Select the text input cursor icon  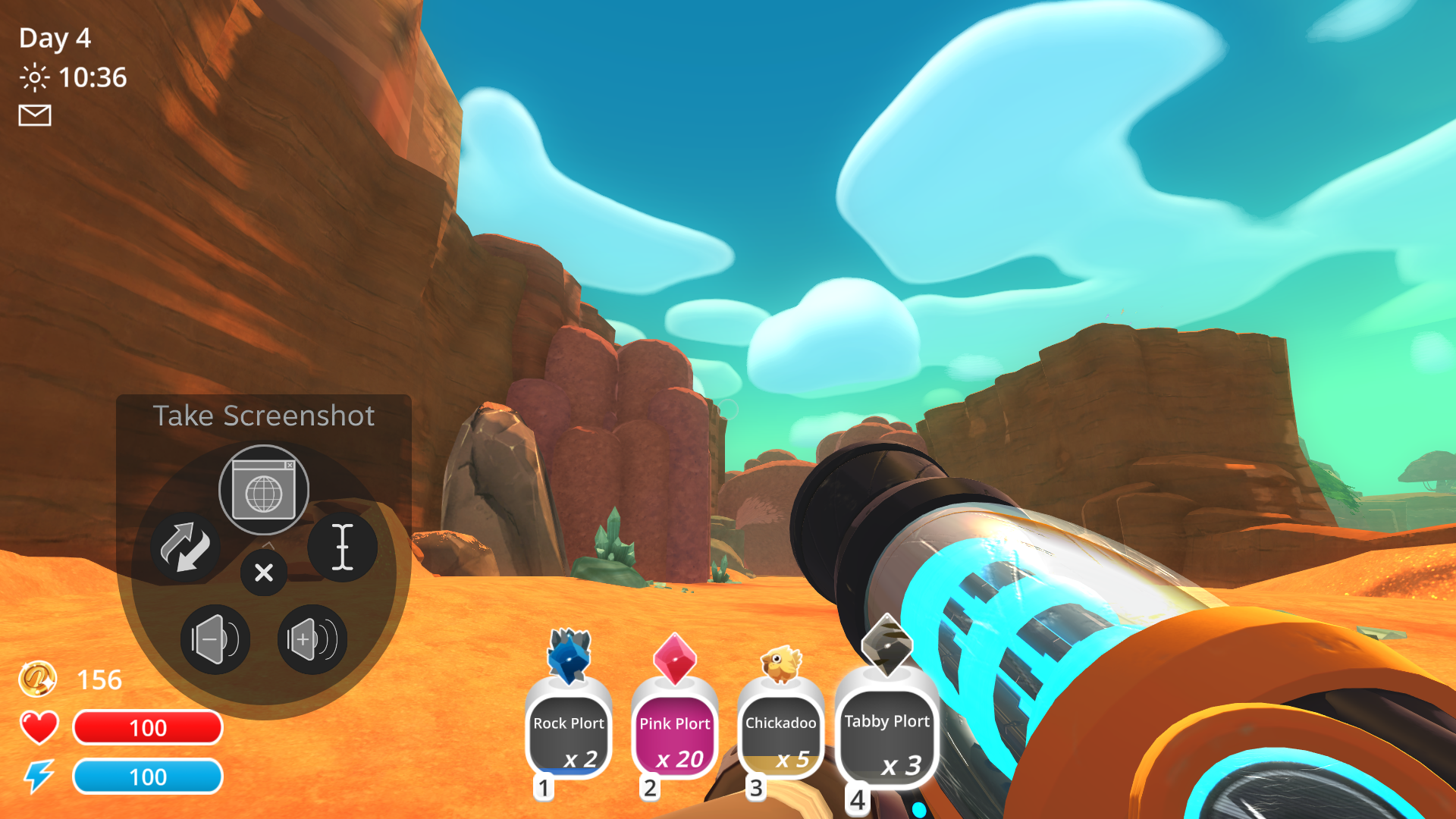(x=343, y=548)
